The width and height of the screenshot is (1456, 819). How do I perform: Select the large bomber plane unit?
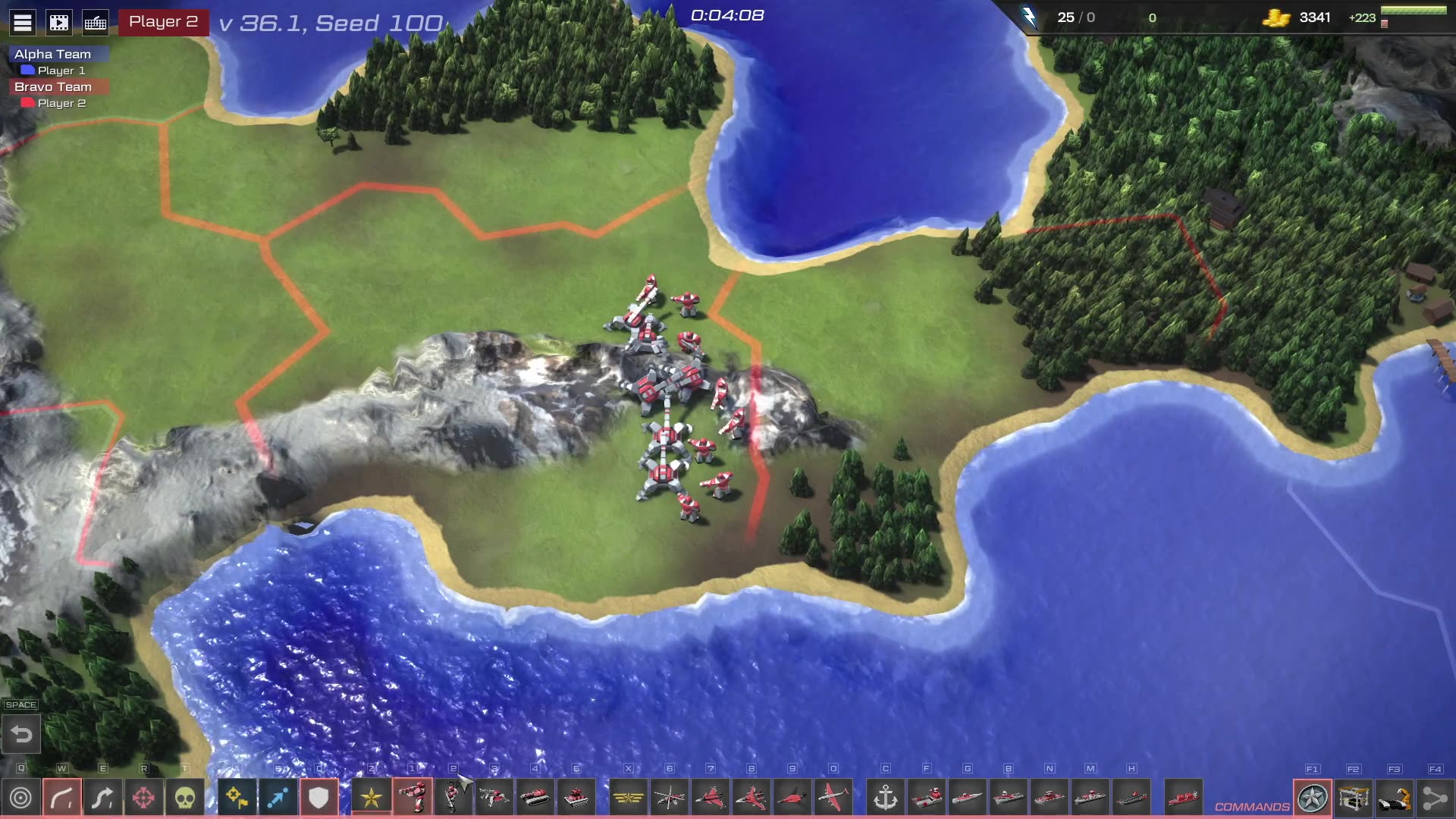click(833, 798)
